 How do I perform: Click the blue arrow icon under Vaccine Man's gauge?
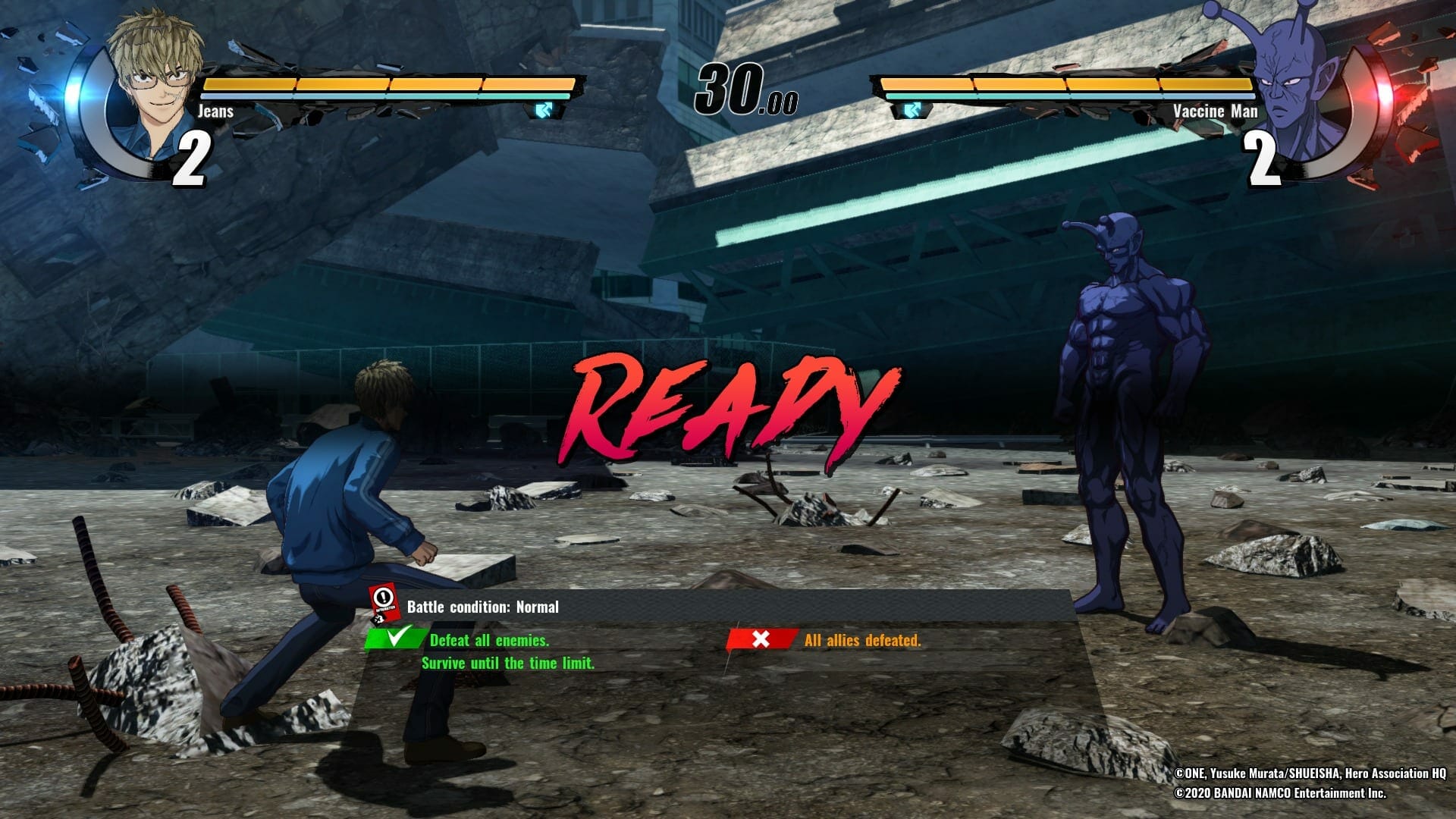(x=912, y=111)
